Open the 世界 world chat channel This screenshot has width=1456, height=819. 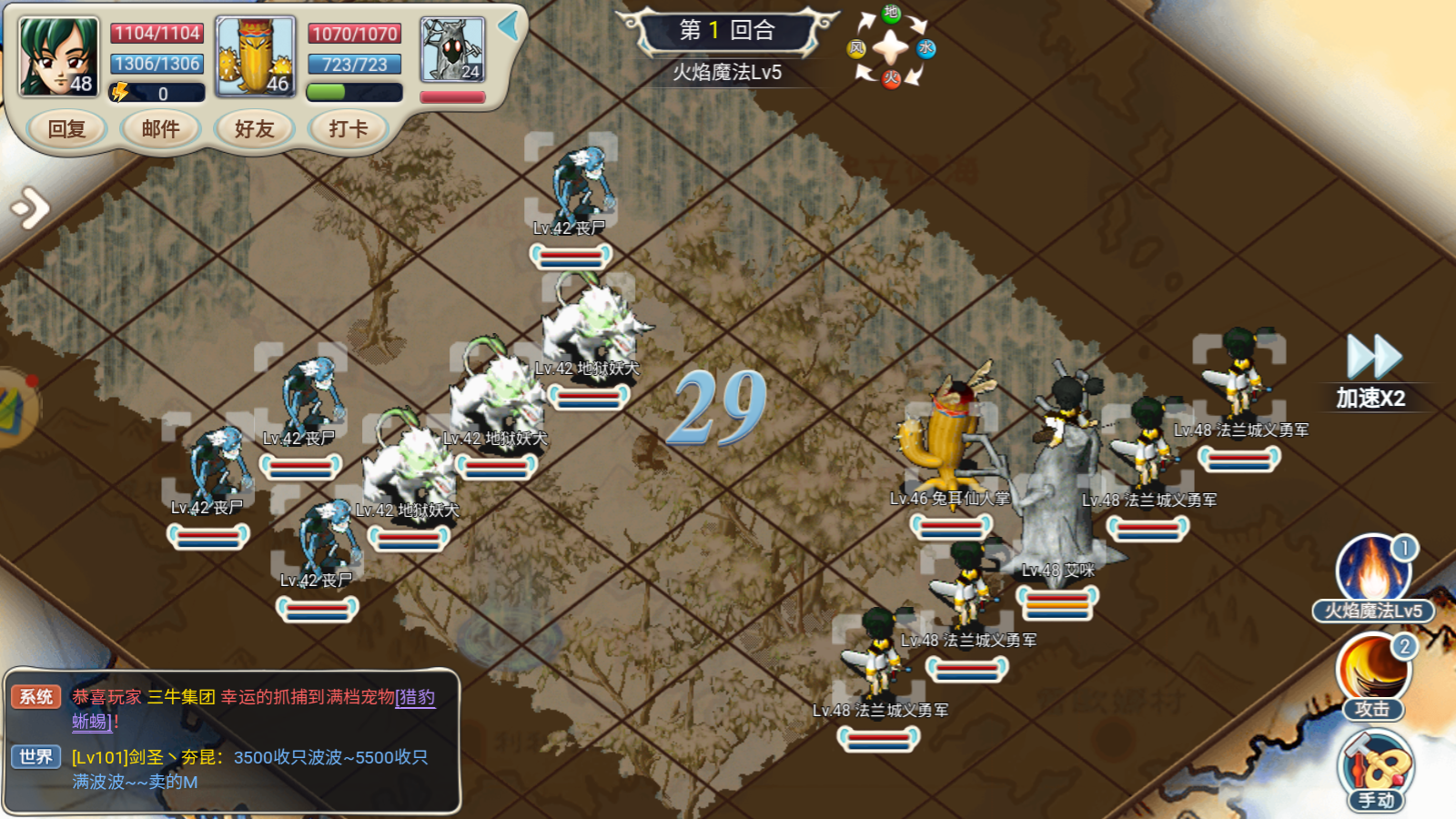[x=36, y=757]
